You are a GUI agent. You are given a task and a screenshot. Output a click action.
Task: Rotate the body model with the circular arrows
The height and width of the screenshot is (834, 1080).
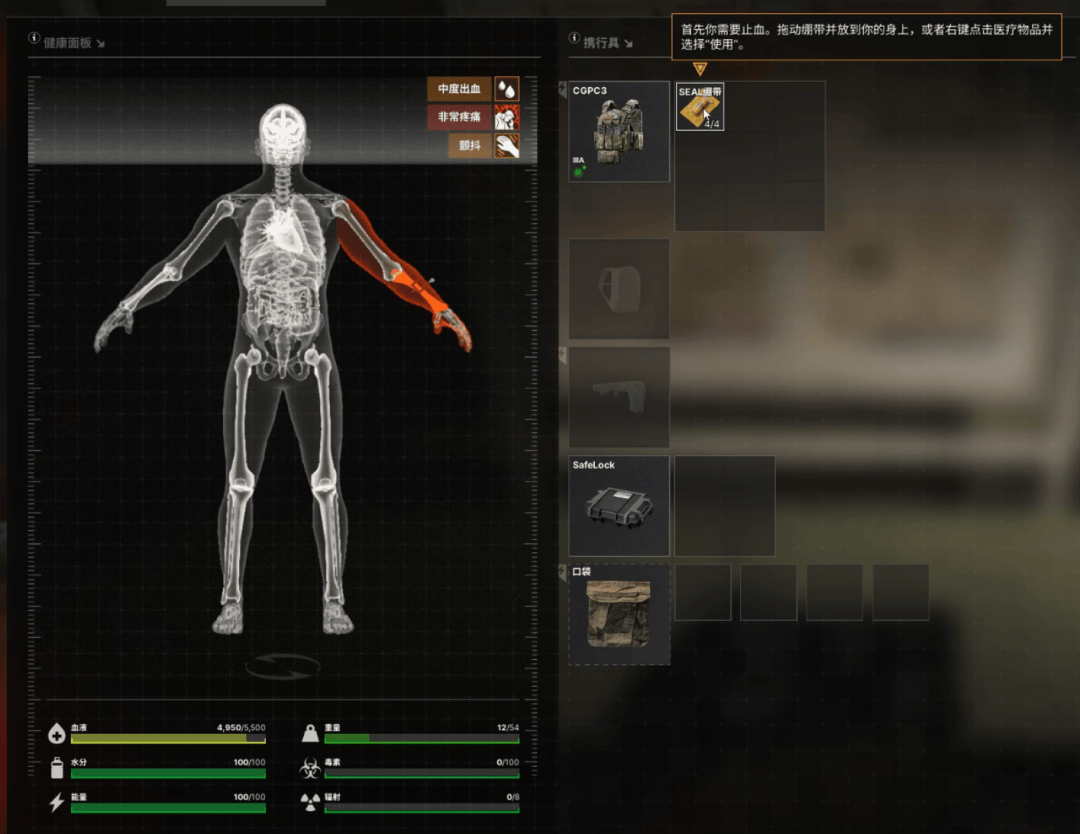(283, 666)
